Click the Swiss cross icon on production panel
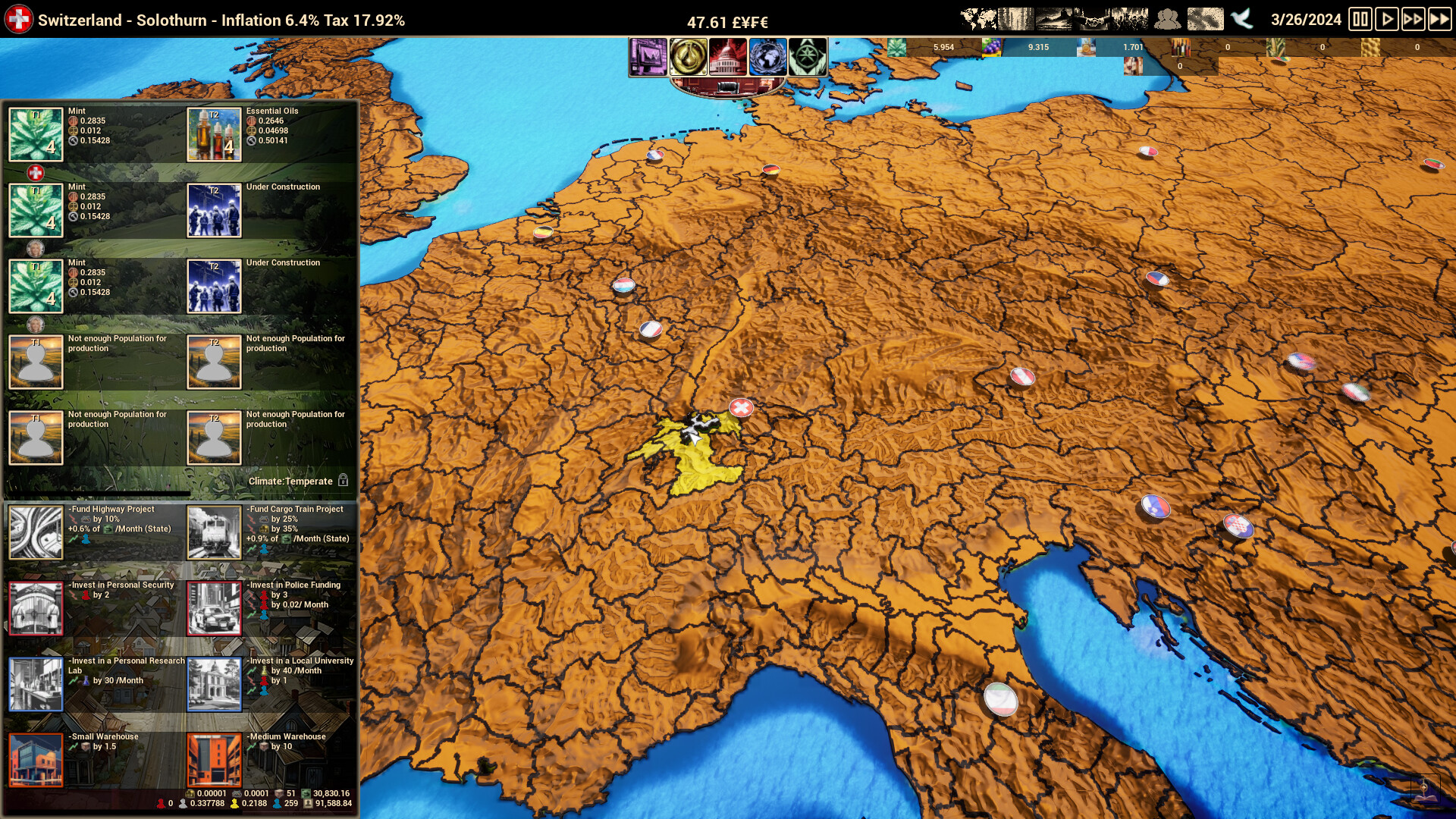This screenshot has width=1456, height=819. tap(36, 173)
